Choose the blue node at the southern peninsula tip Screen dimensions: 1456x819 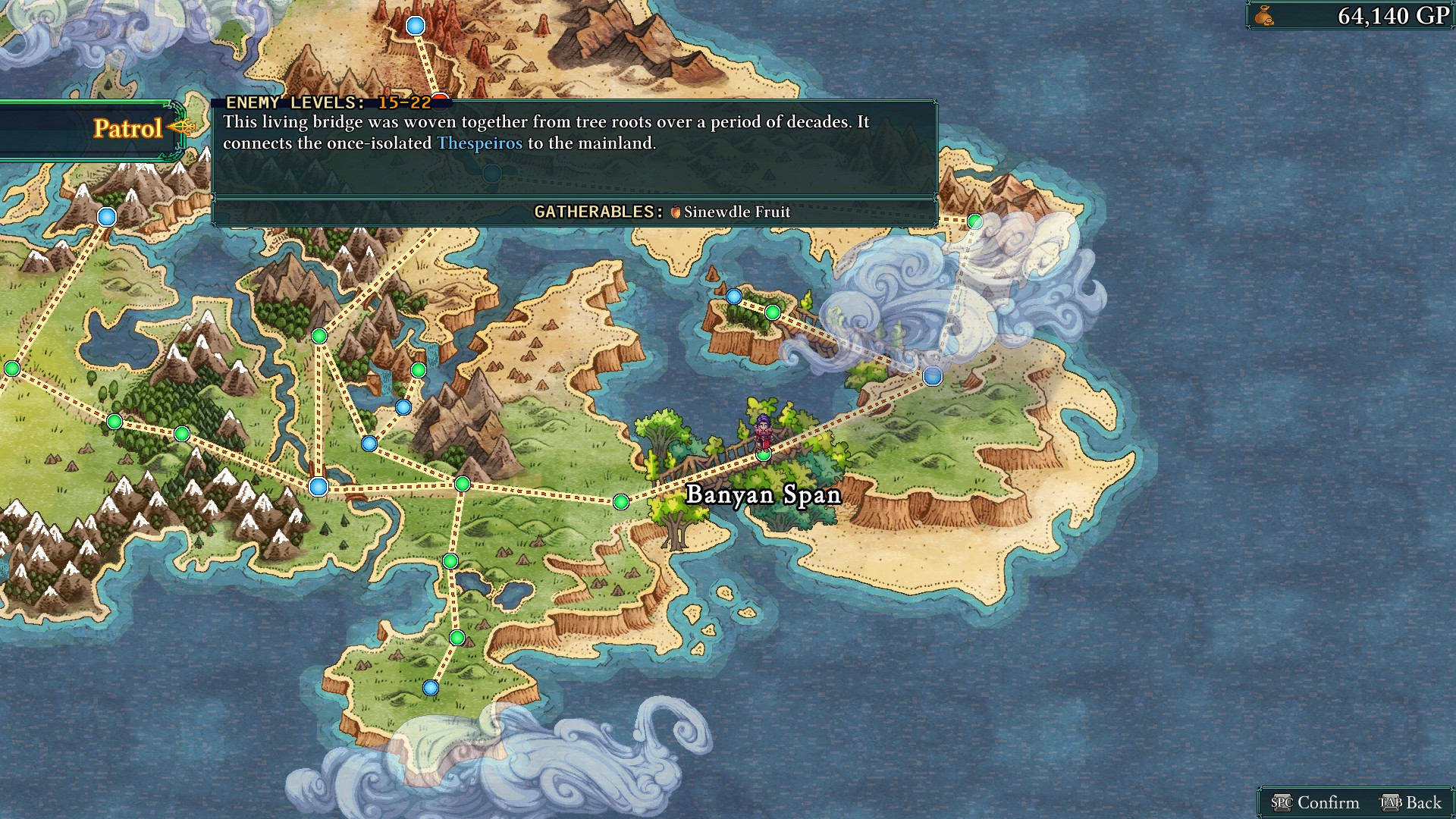pos(431,688)
